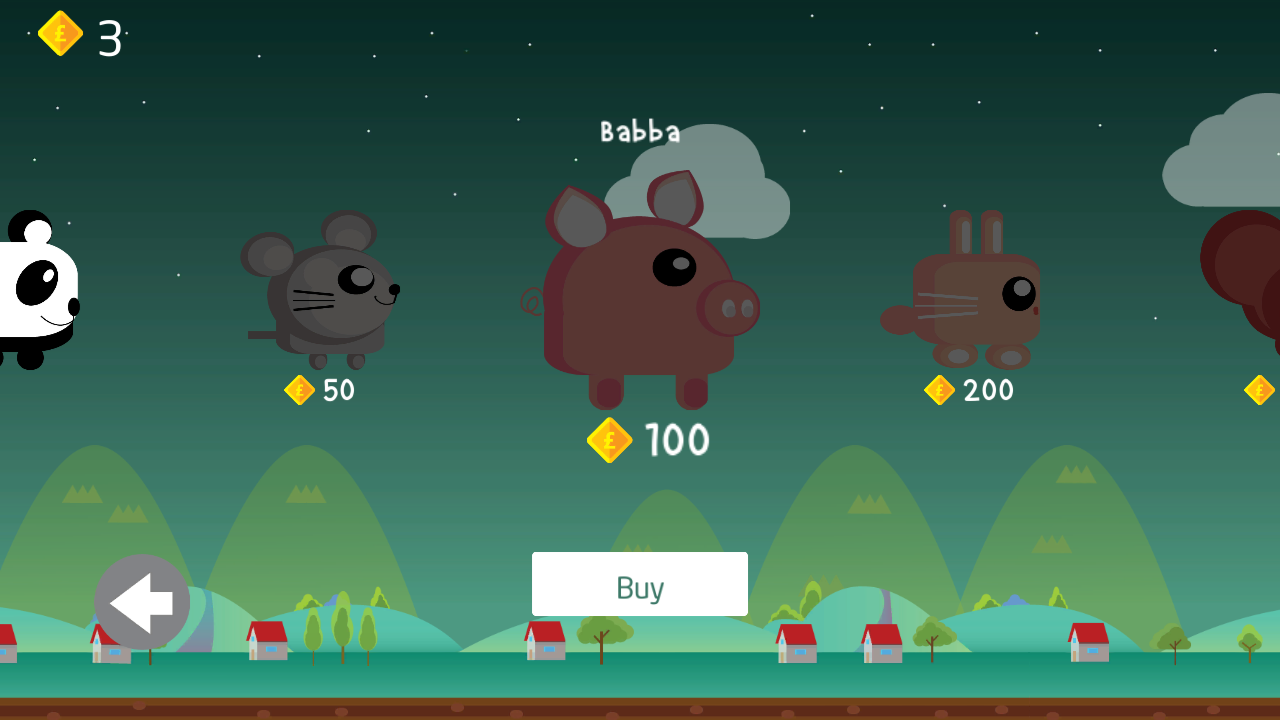Click the Babba name label
Screen dimensions: 1280x720
tap(640, 130)
